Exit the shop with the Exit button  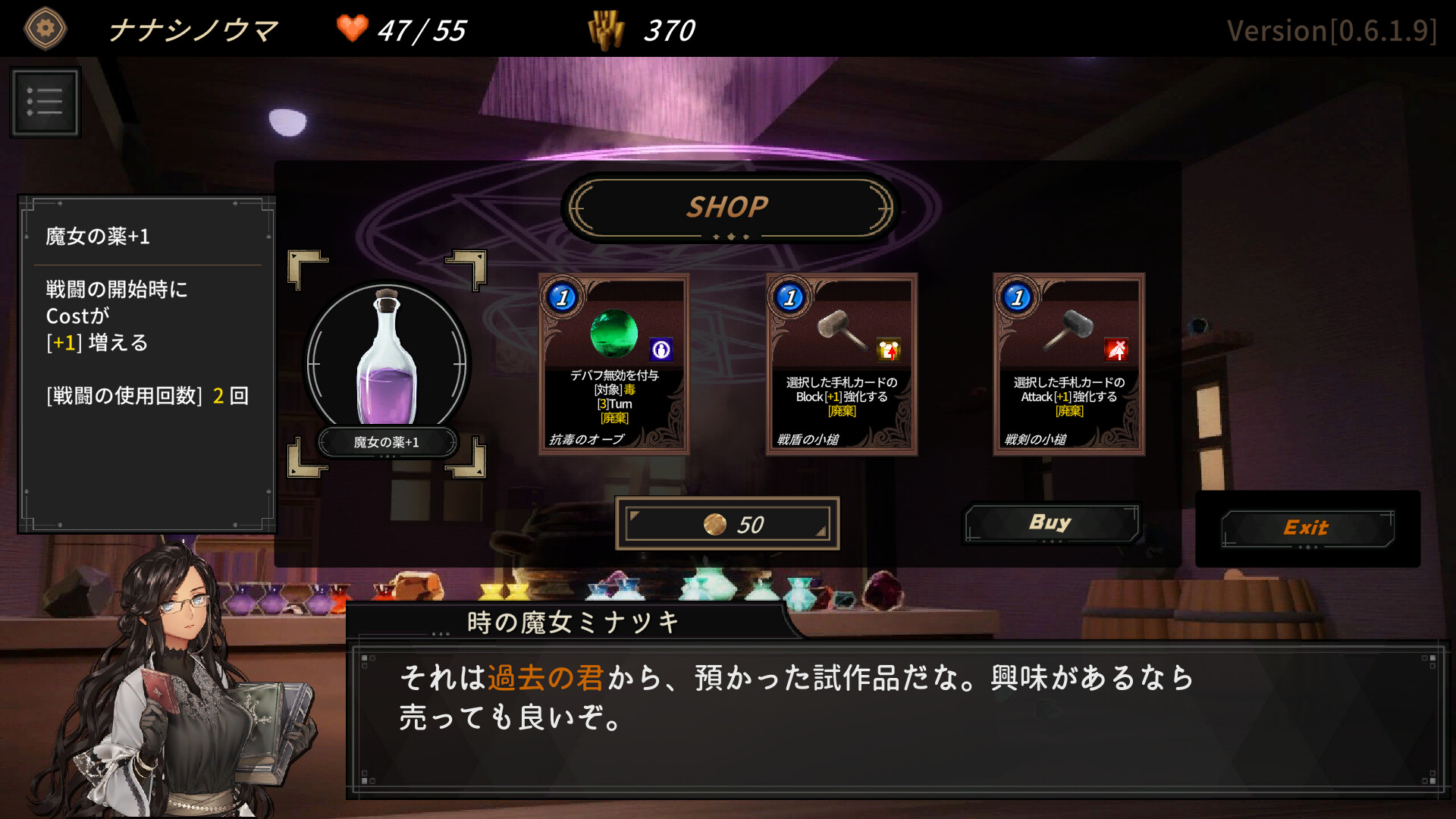[x=1306, y=527]
